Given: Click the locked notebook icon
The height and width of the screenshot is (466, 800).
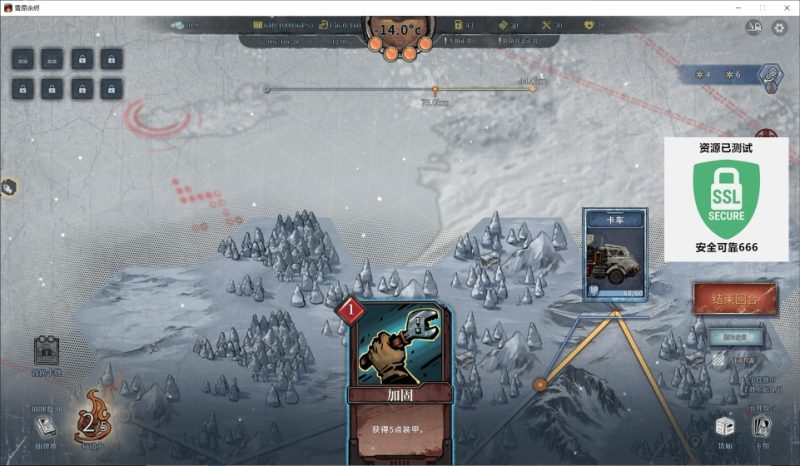Looking at the screenshot, I should coord(45,351).
